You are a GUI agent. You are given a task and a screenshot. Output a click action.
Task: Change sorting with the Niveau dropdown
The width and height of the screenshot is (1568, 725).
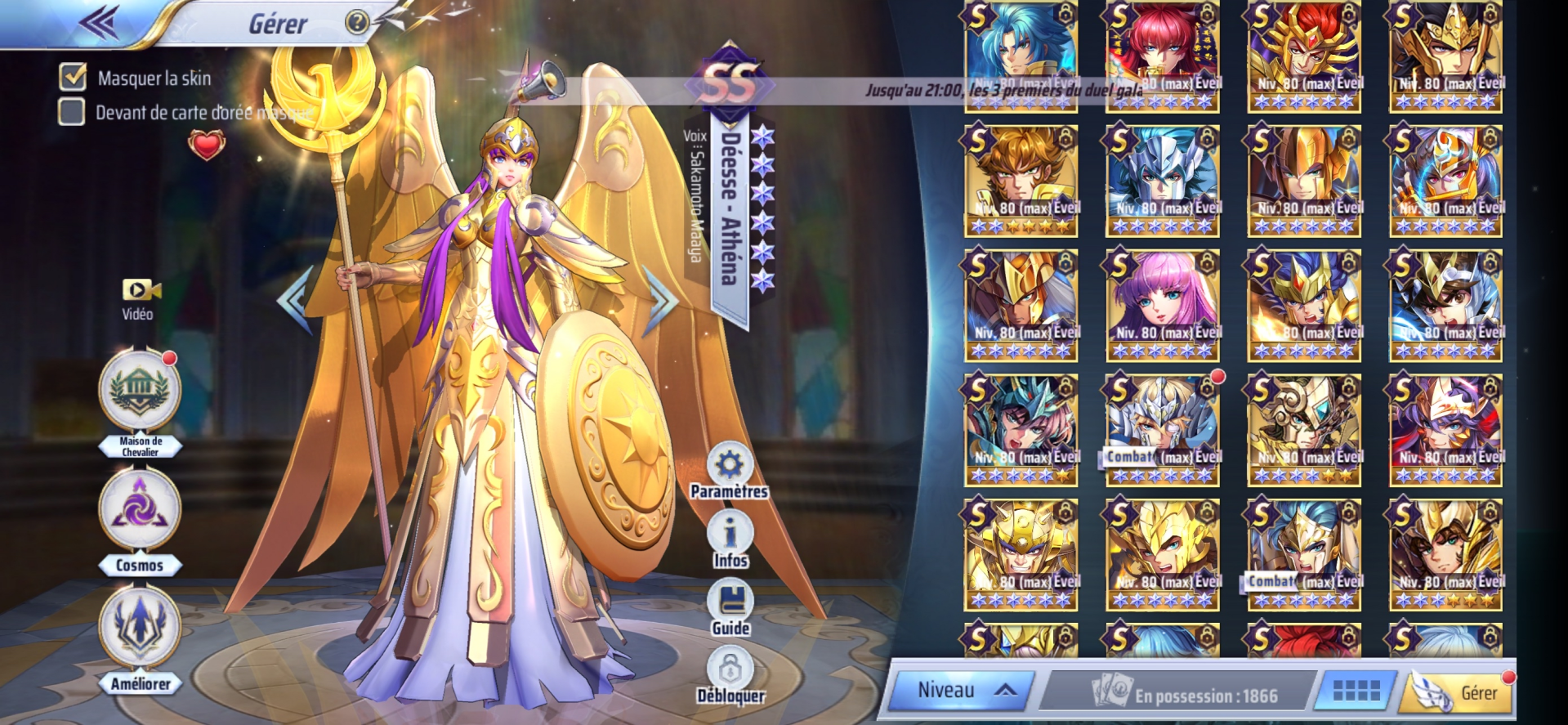click(961, 691)
